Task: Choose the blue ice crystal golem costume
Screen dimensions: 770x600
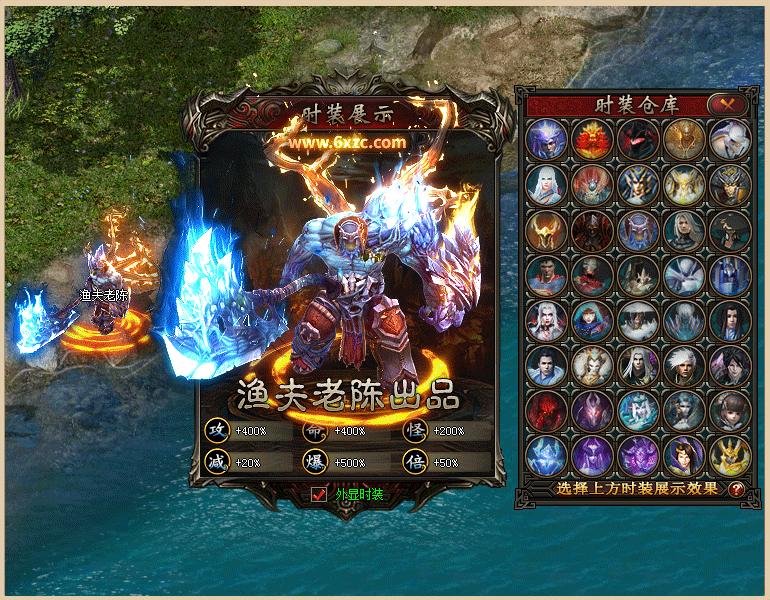Action: [x=547, y=457]
